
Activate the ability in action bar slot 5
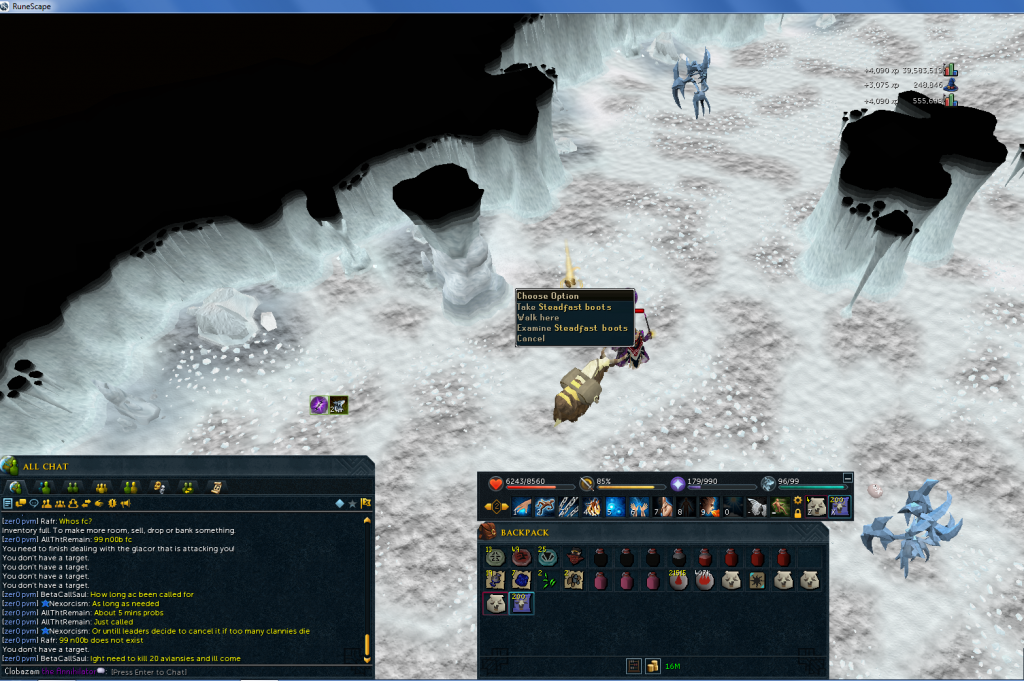tap(615, 507)
